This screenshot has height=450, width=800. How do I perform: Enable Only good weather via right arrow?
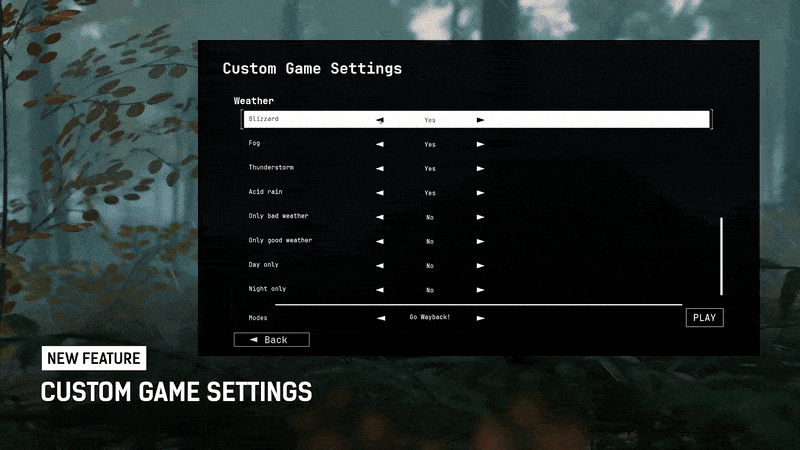pyautogui.click(x=480, y=241)
